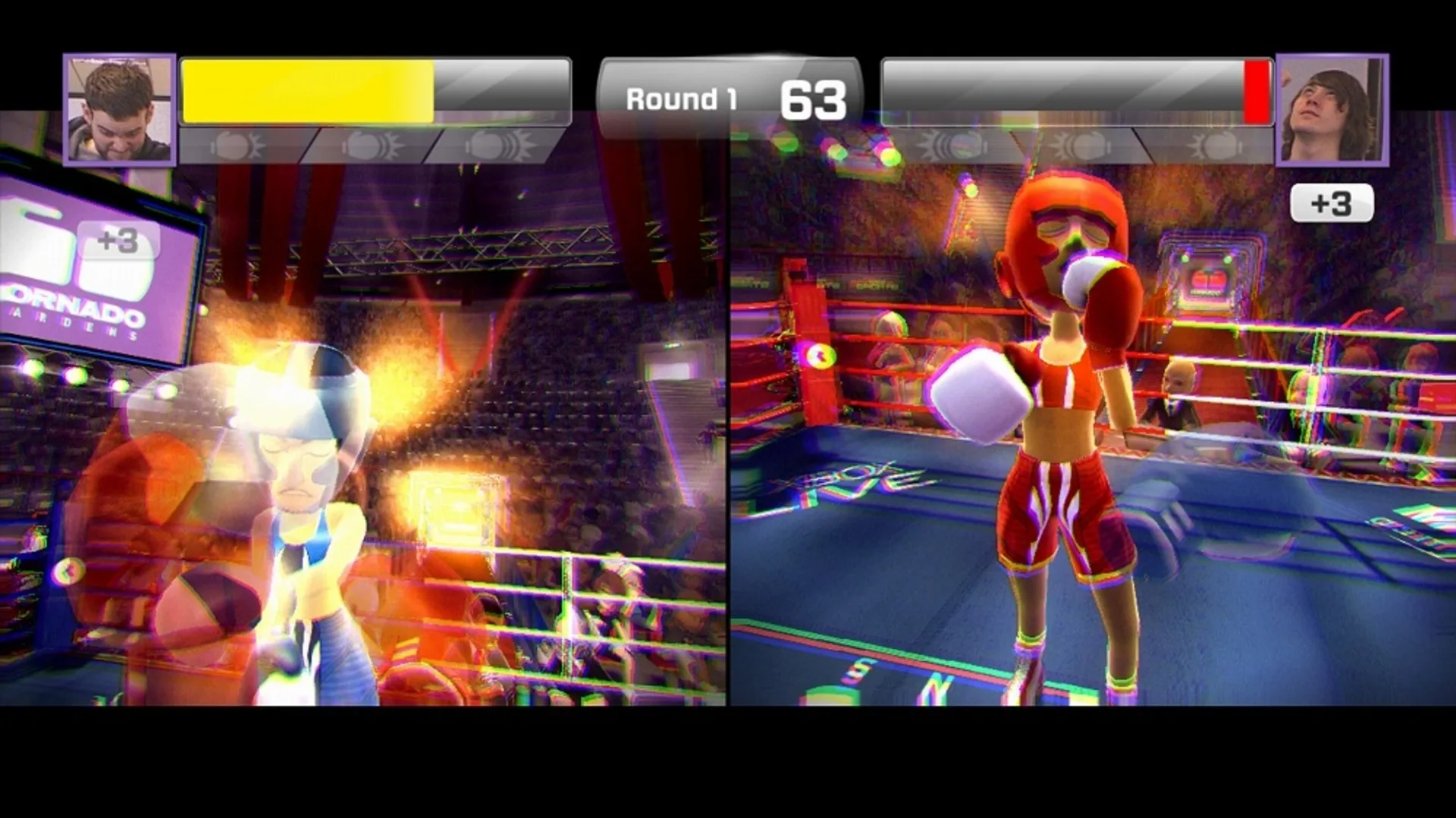Switch to the right player's camera view

[1333, 110]
